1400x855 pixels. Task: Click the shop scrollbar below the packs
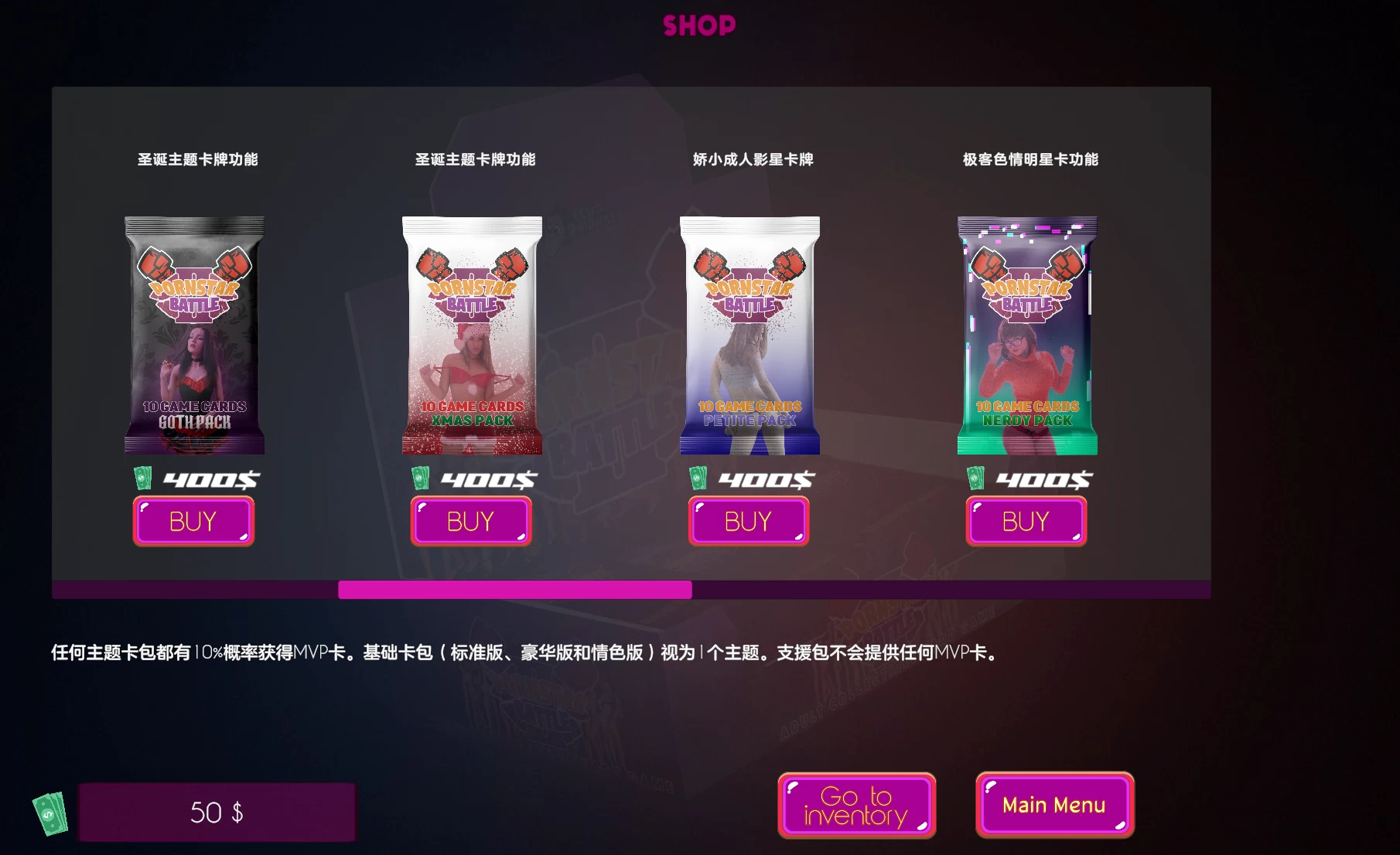(515, 590)
